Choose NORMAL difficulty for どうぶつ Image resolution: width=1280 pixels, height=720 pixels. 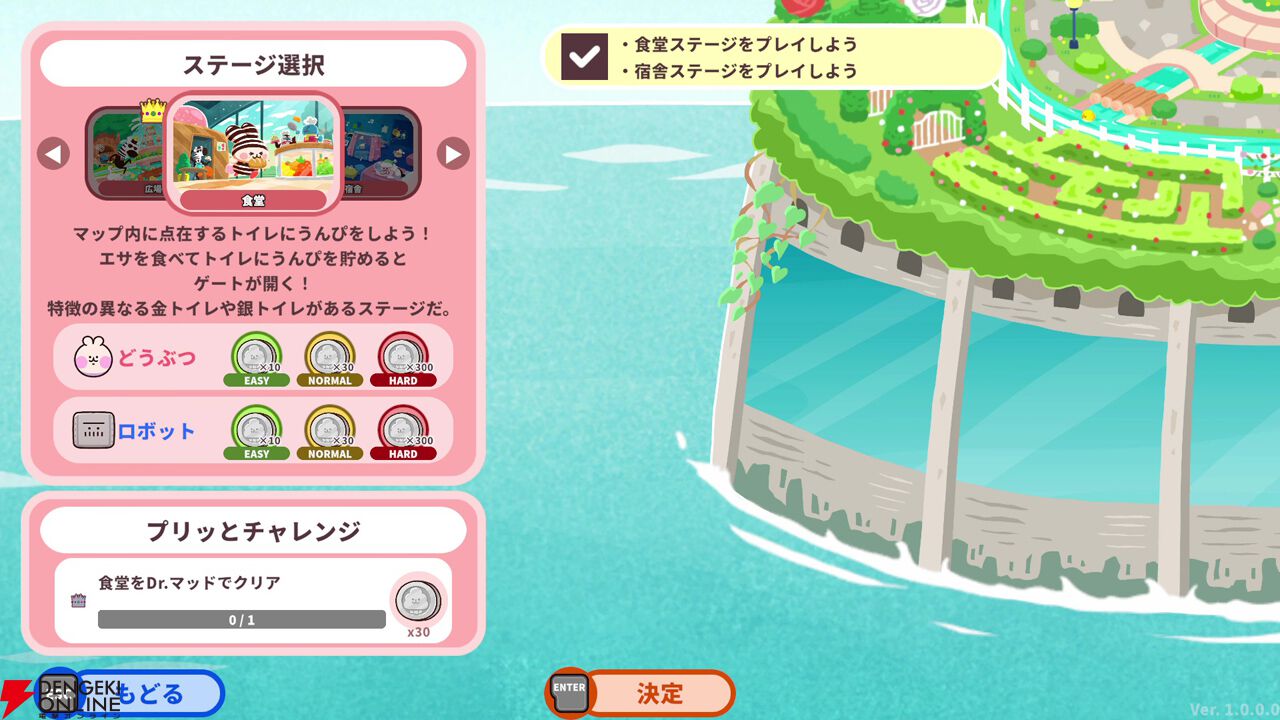pos(330,358)
